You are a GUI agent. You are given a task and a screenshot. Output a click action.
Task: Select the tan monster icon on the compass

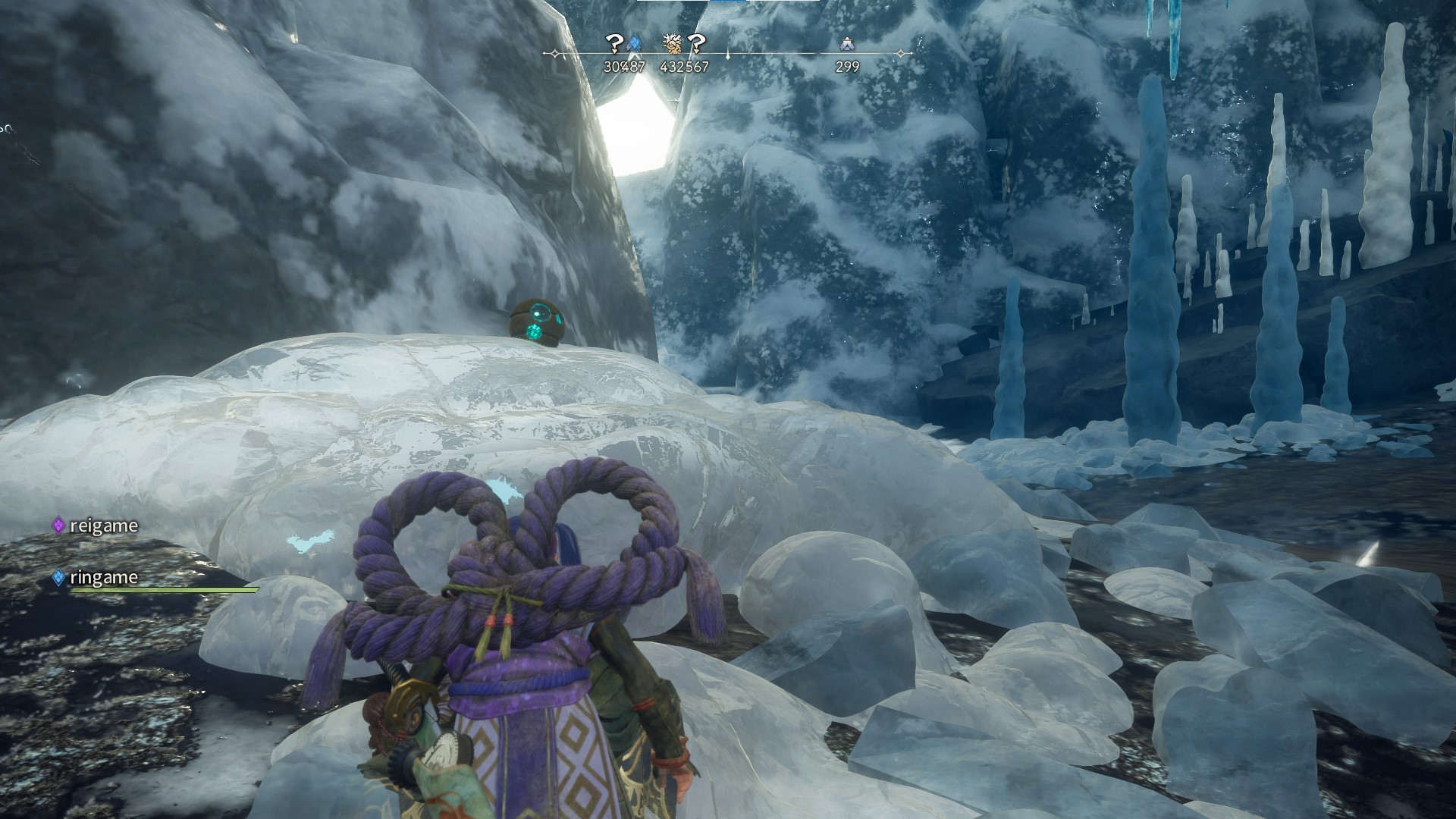click(x=672, y=45)
